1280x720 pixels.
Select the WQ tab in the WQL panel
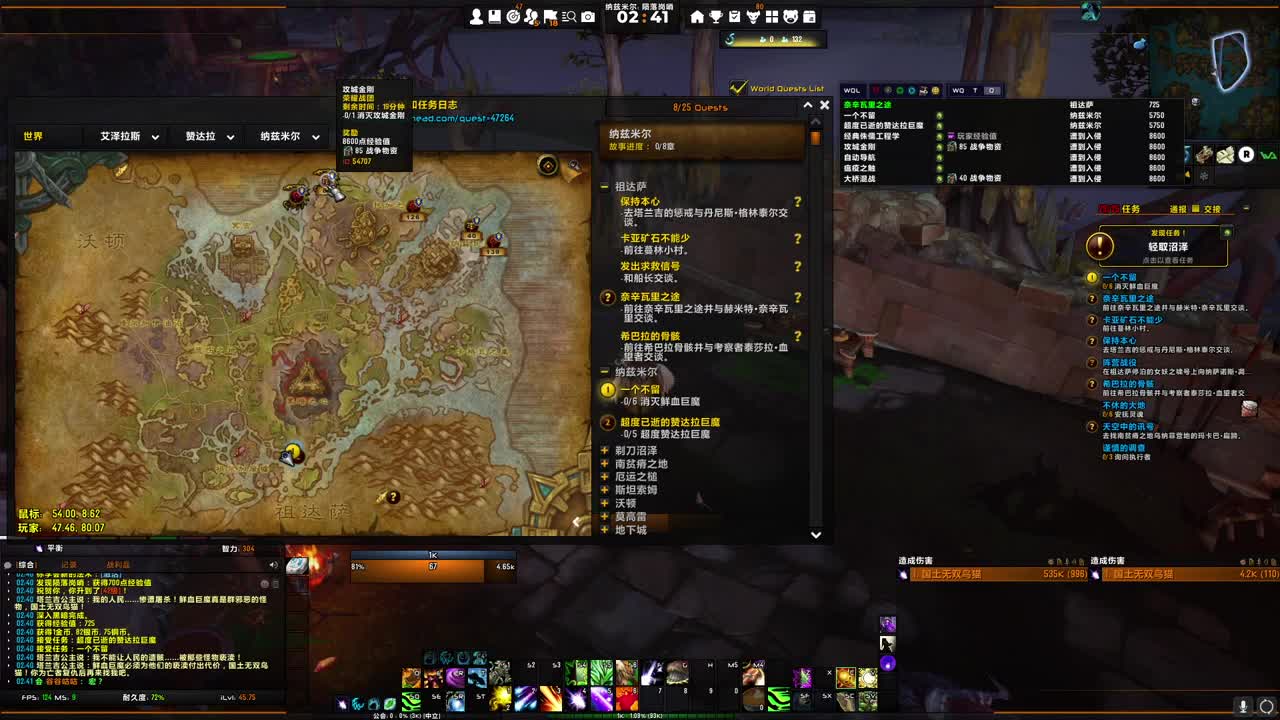[x=959, y=90]
